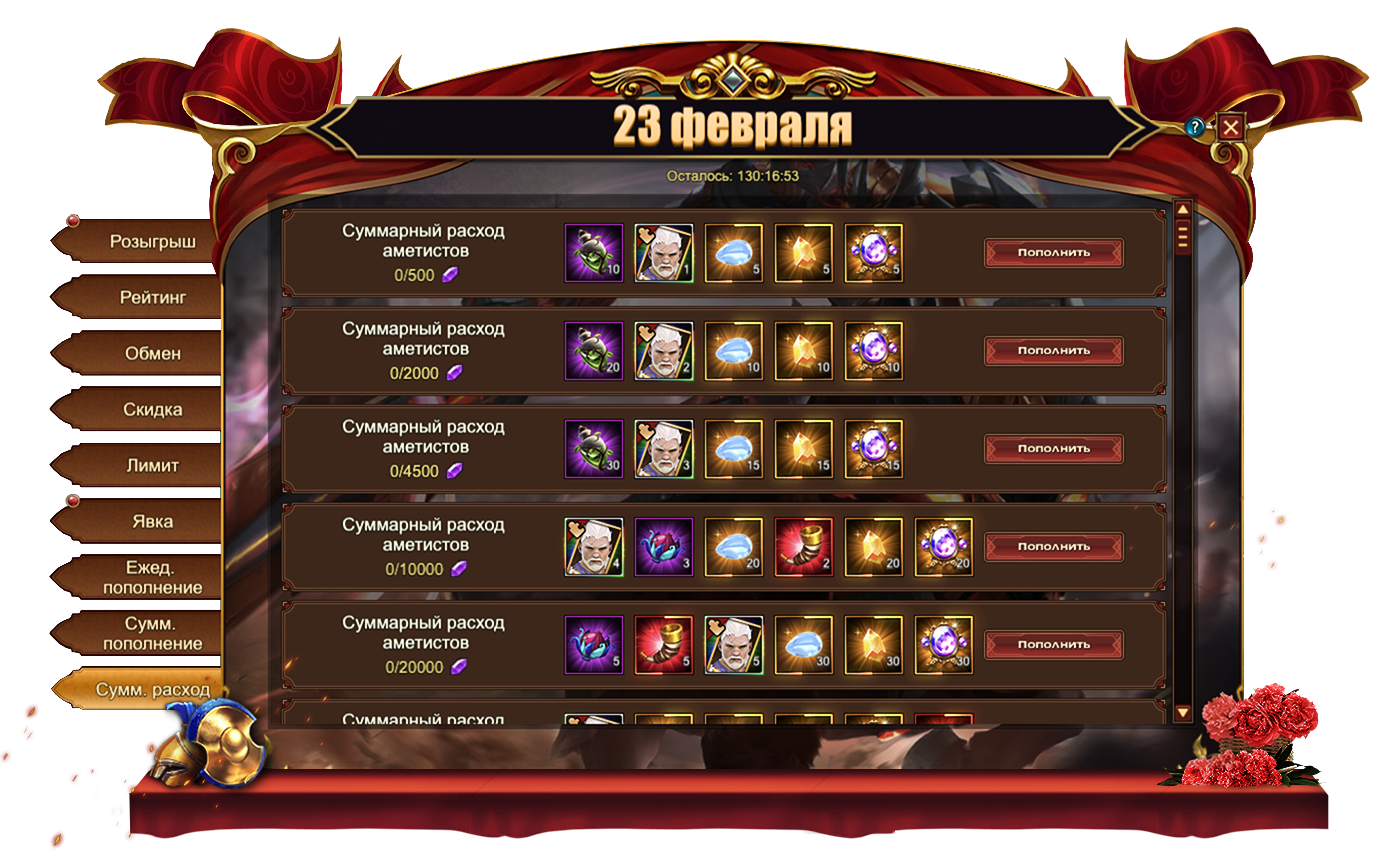Close the 23 февраля event window
Image resolution: width=1380 pixels, height=860 pixels.
(1230, 127)
